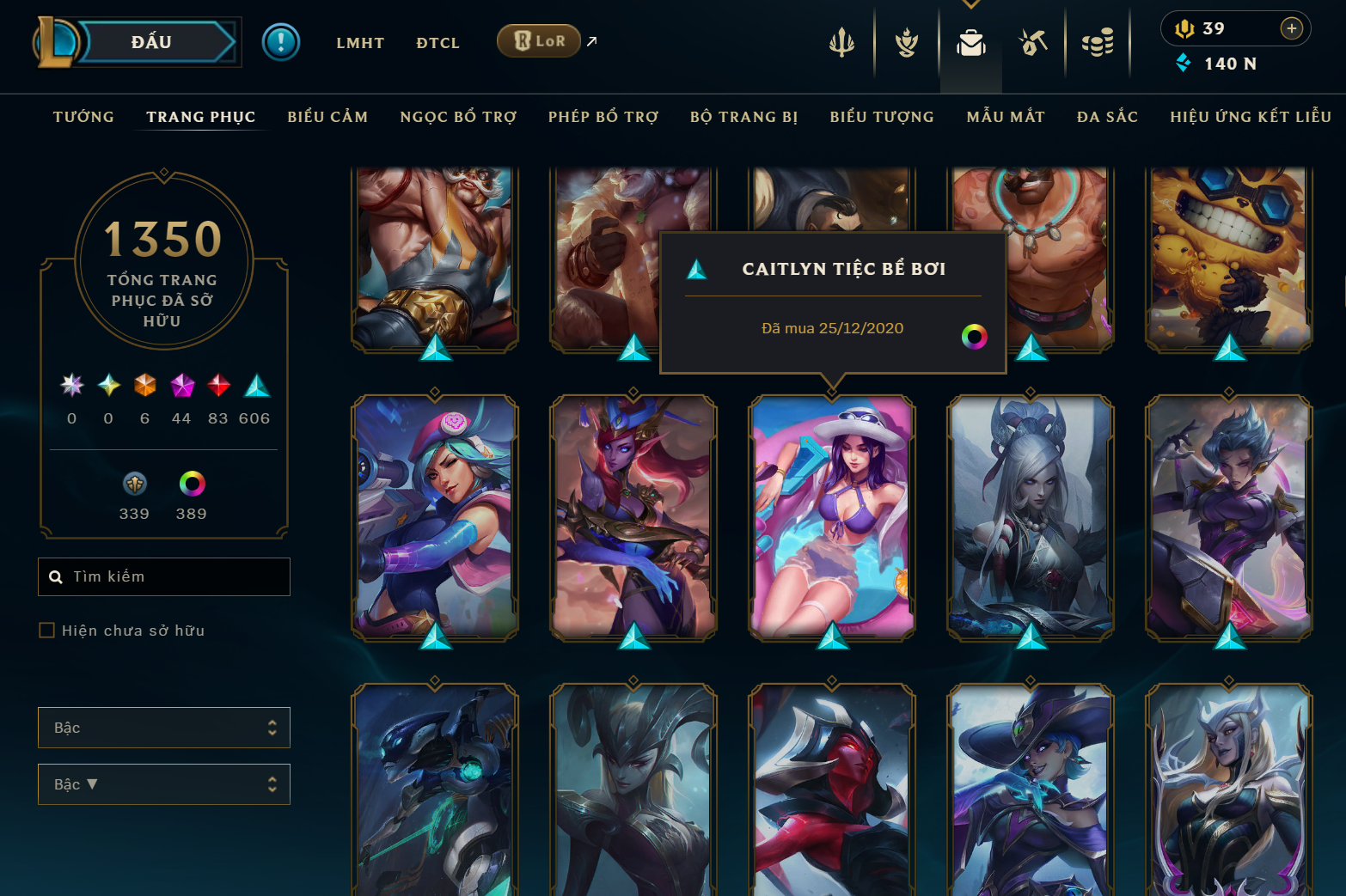Open the Collection backpack icon
1346x896 pixels.
click(970, 45)
